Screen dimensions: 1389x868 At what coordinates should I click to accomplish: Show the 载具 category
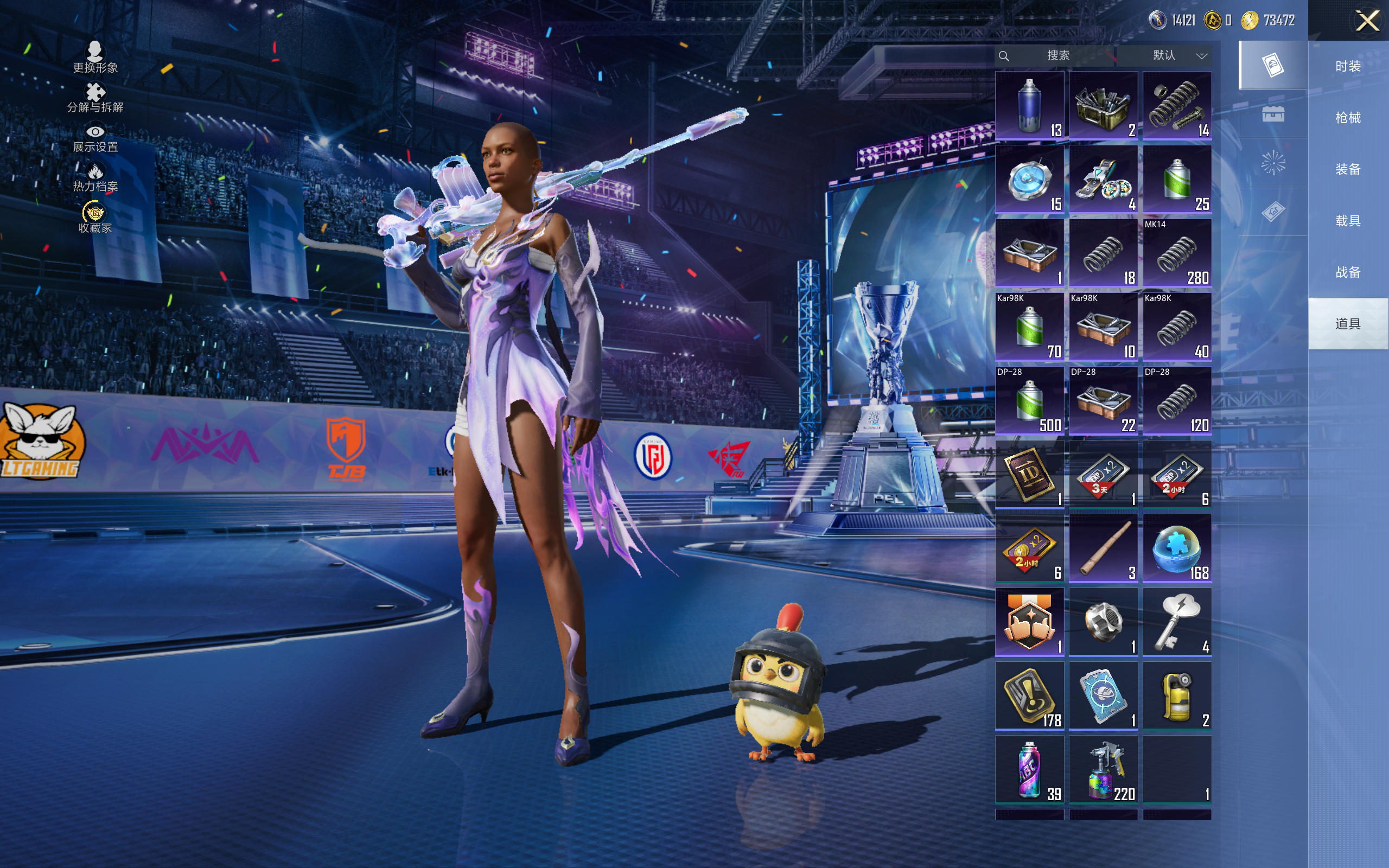point(1348,220)
